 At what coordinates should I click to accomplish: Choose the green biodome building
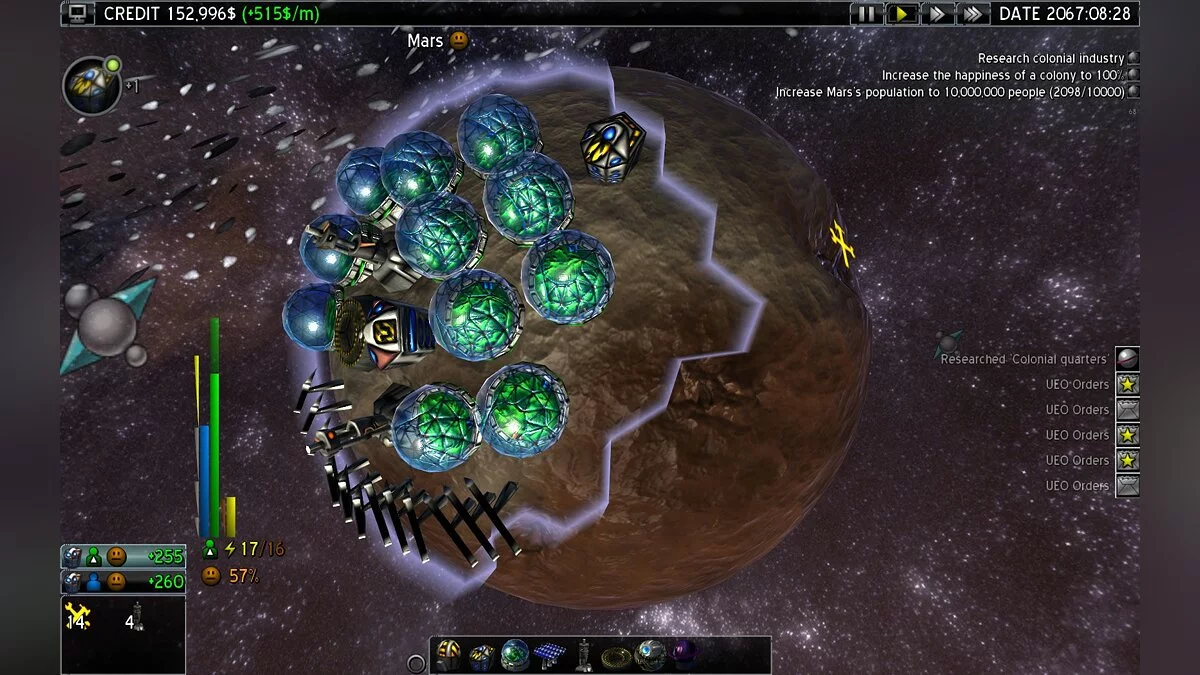click(x=515, y=655)
